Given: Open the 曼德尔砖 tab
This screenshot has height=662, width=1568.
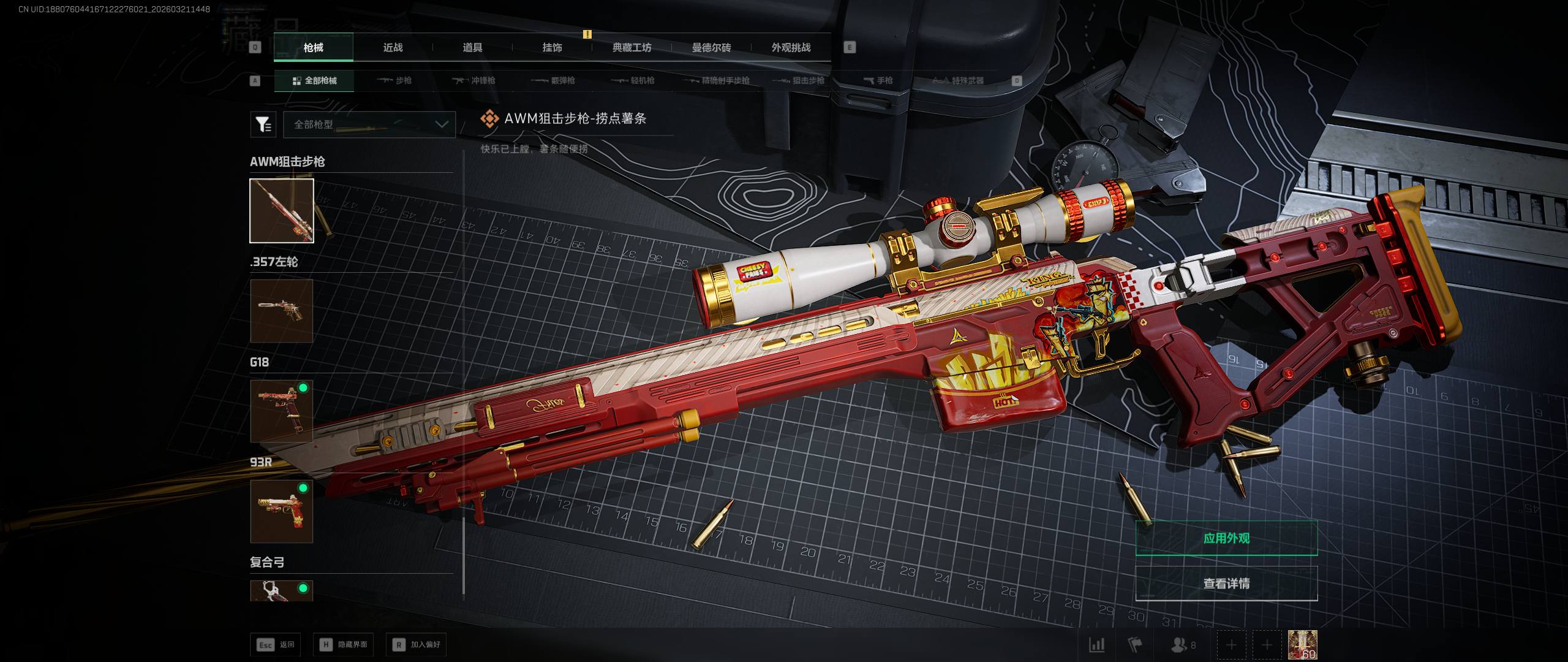Looking at the screenshot, I should coord(711,47).
